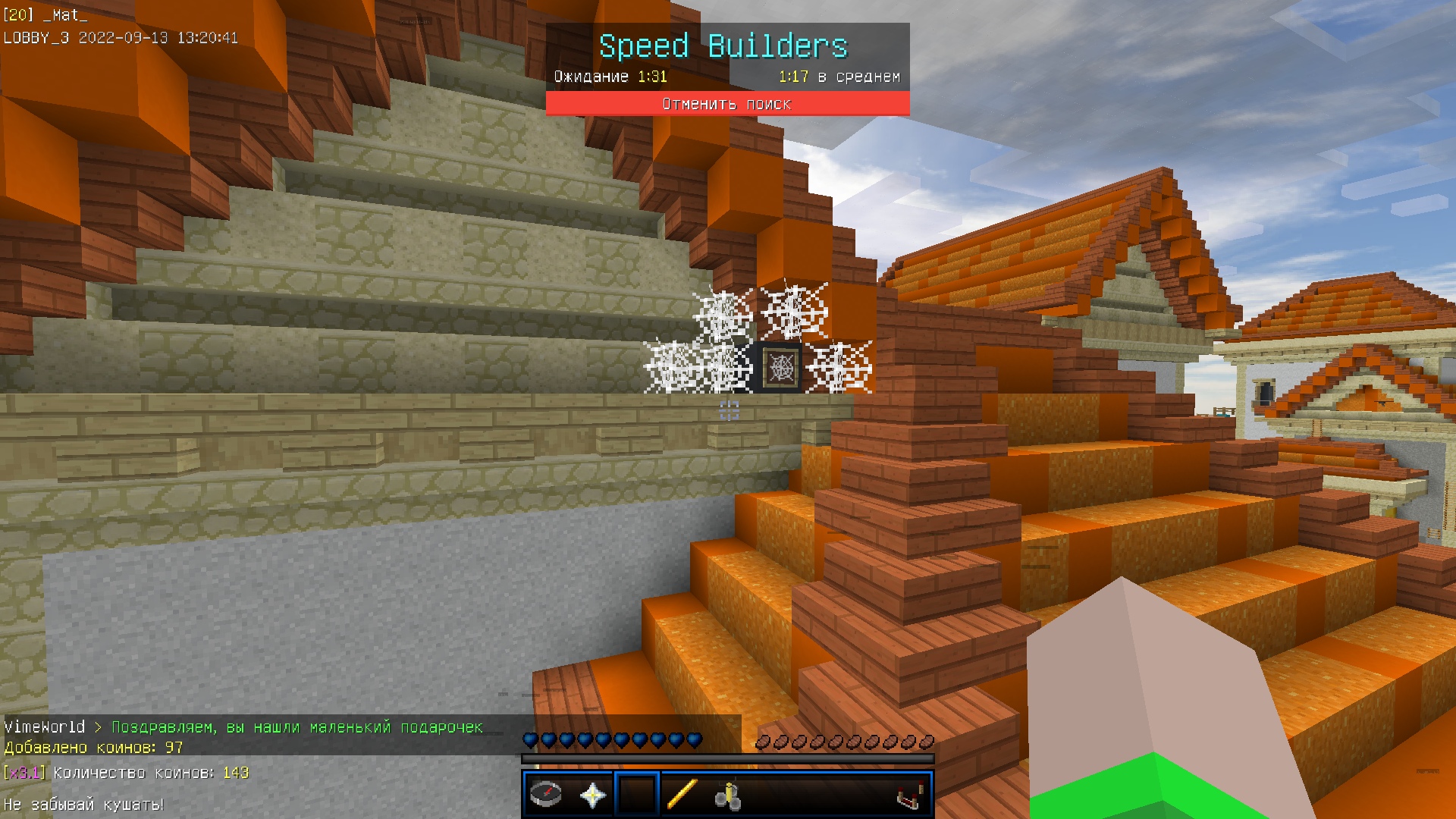The height and width of the screenshot is (819, 1456).
Task: Click the LOBBY_3 timestamp text
Action: (x=121, y=36)
